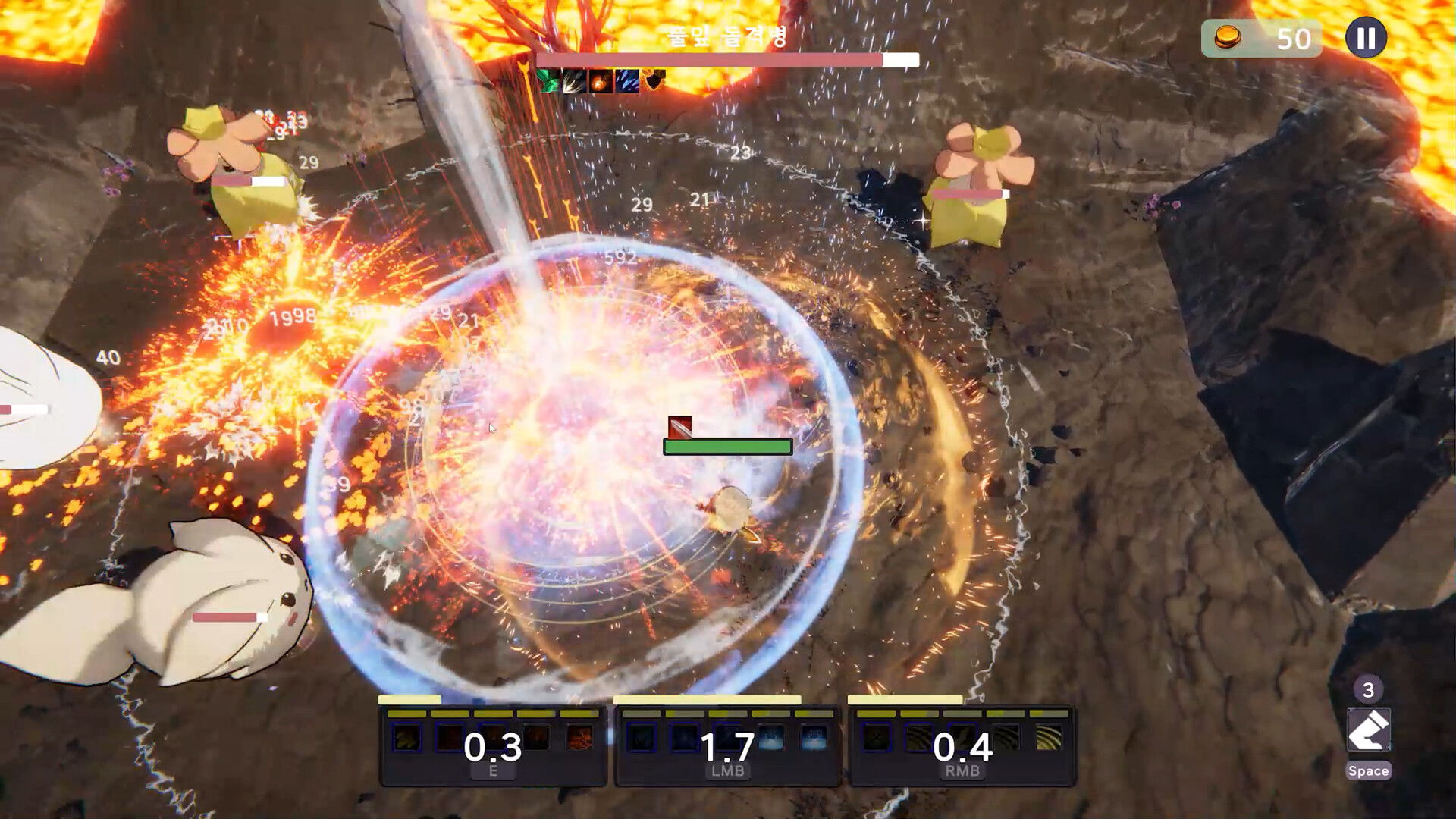
Task: Inspect the fireball boss buff icon
Action: coord(601,80)
